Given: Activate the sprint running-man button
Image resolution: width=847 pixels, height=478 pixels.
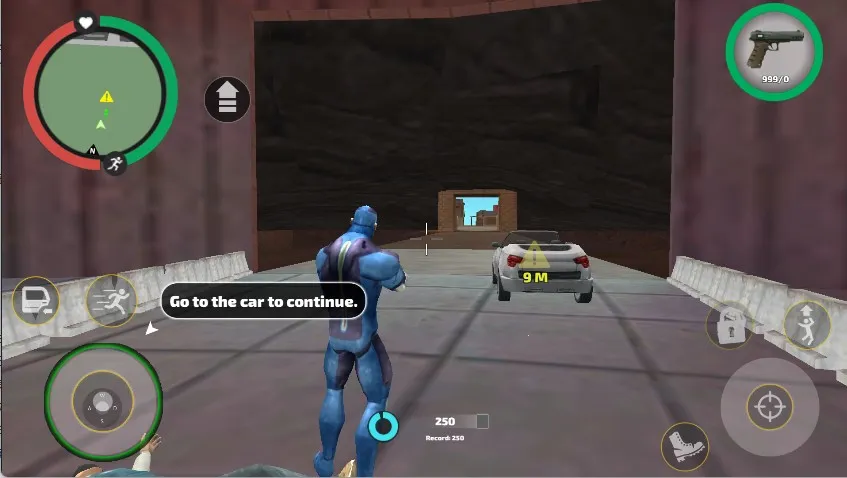Looking at the screenshot, I should [x=111, y=300].
